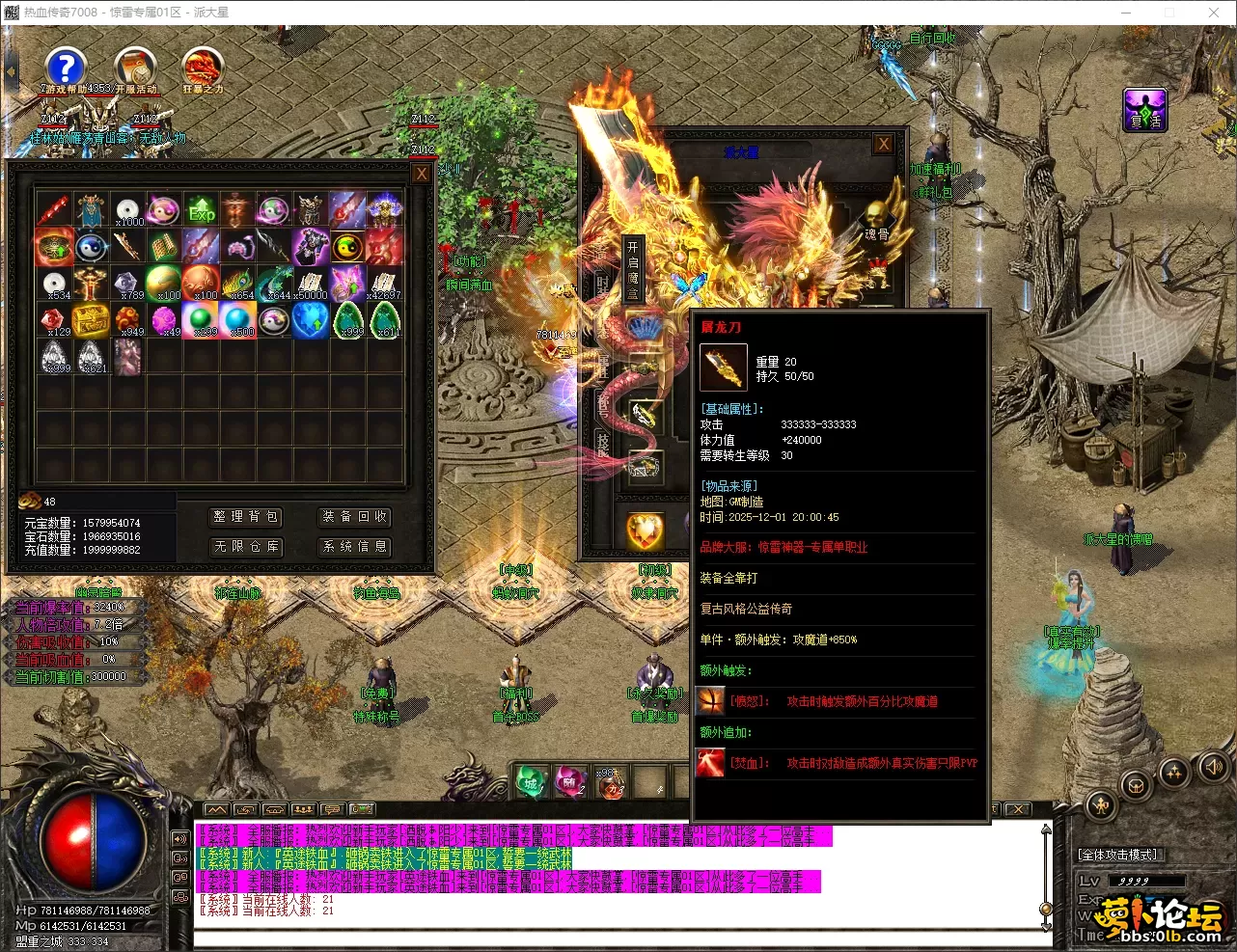Click the 复活 revive icon
Viewport: 1237px width, 952px height.
click(1145, 110)
